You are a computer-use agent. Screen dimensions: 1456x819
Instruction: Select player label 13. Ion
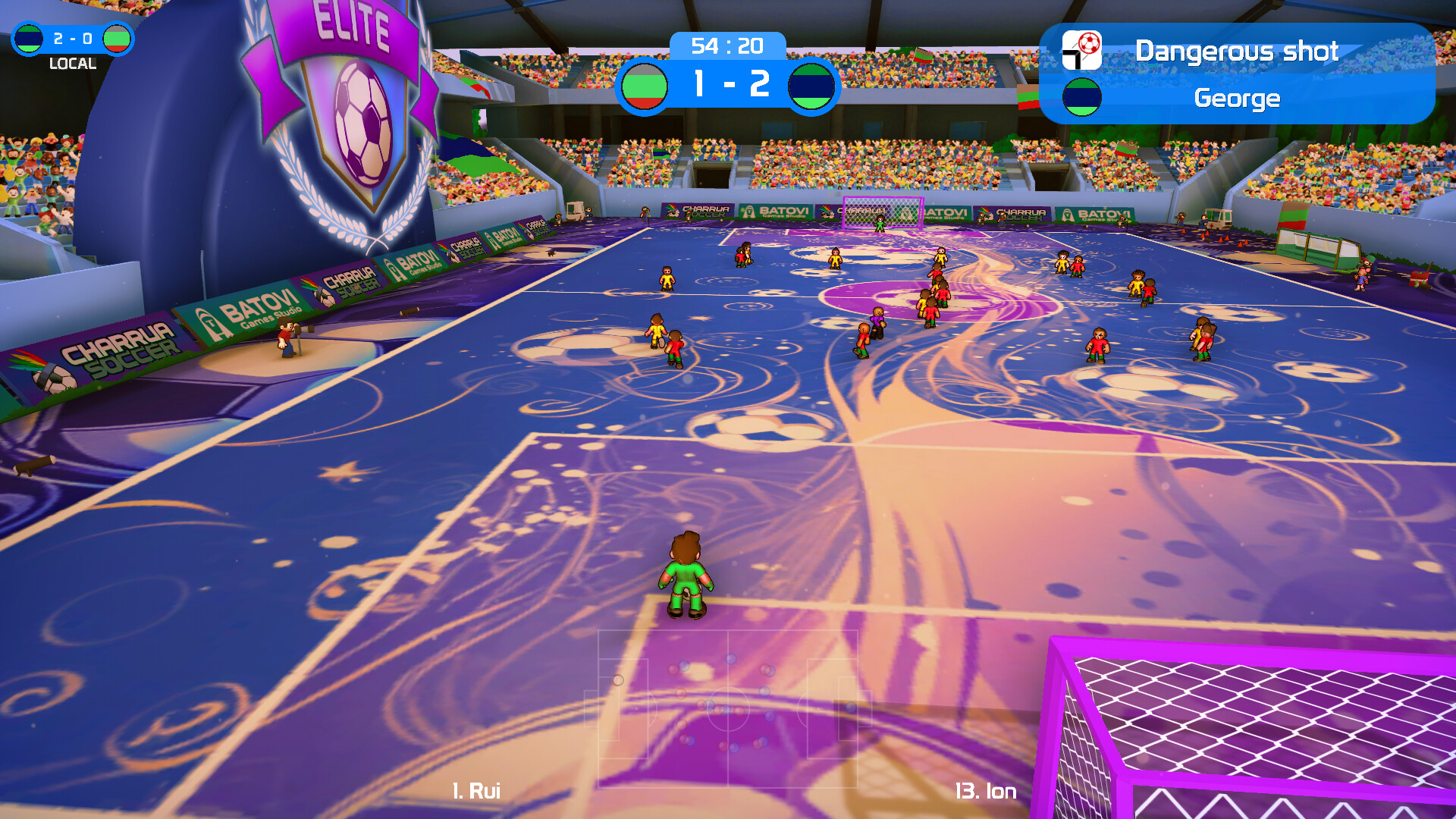point(987,790)
